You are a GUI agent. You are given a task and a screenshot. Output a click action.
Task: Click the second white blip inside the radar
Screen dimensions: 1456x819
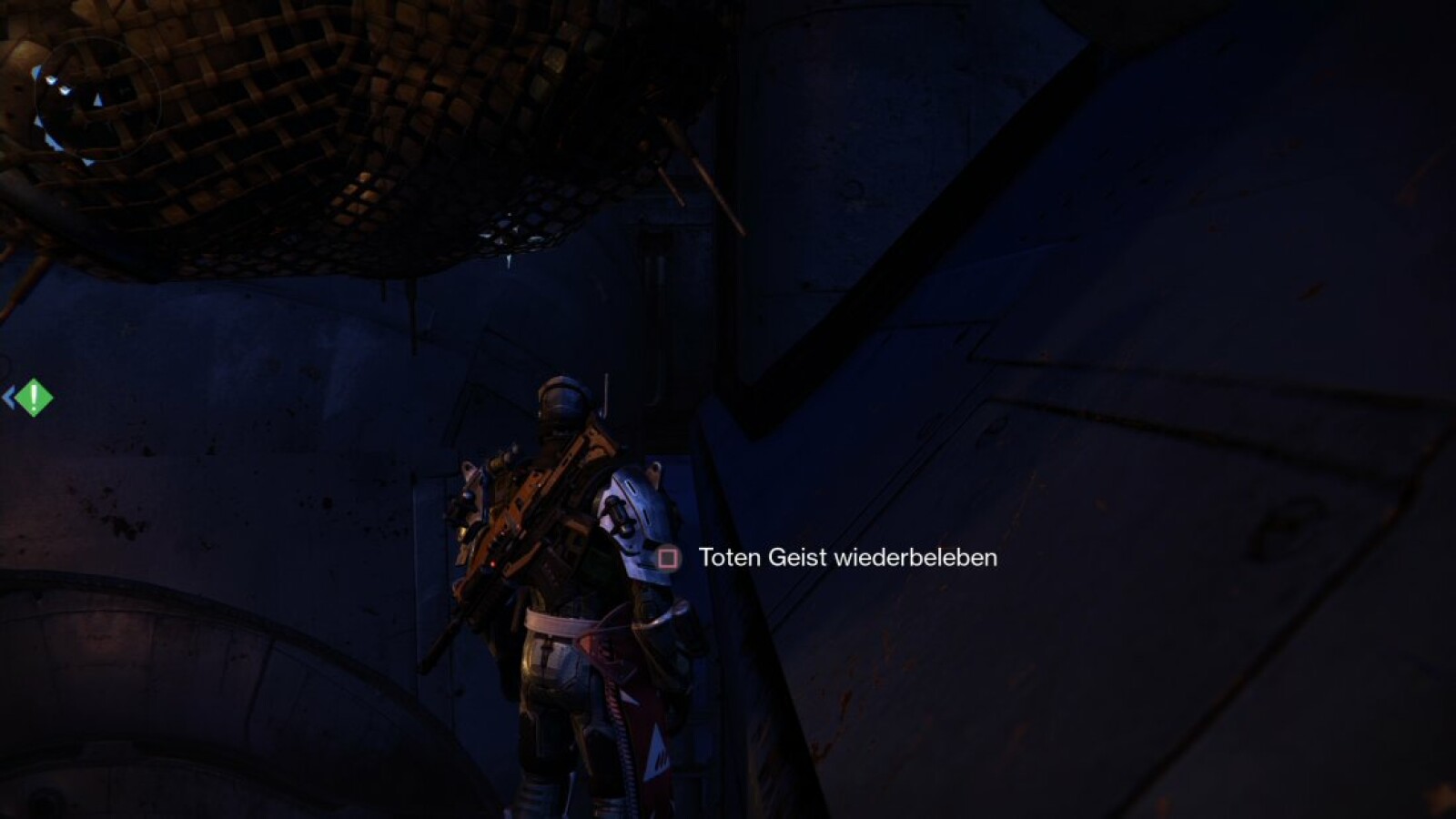pos(65,91)
